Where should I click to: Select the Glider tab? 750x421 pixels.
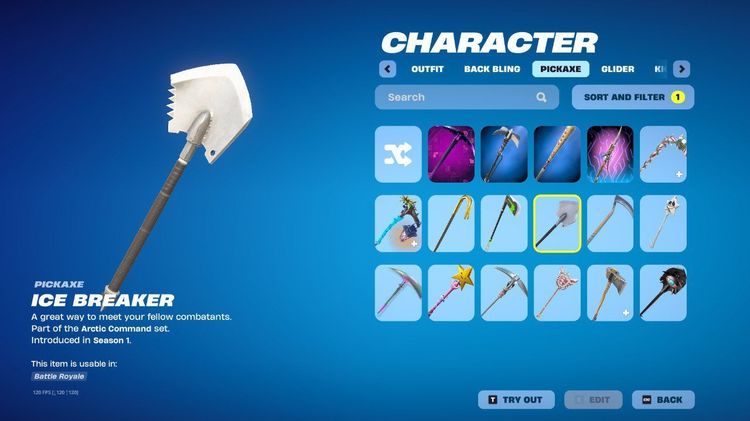[617, 69]
